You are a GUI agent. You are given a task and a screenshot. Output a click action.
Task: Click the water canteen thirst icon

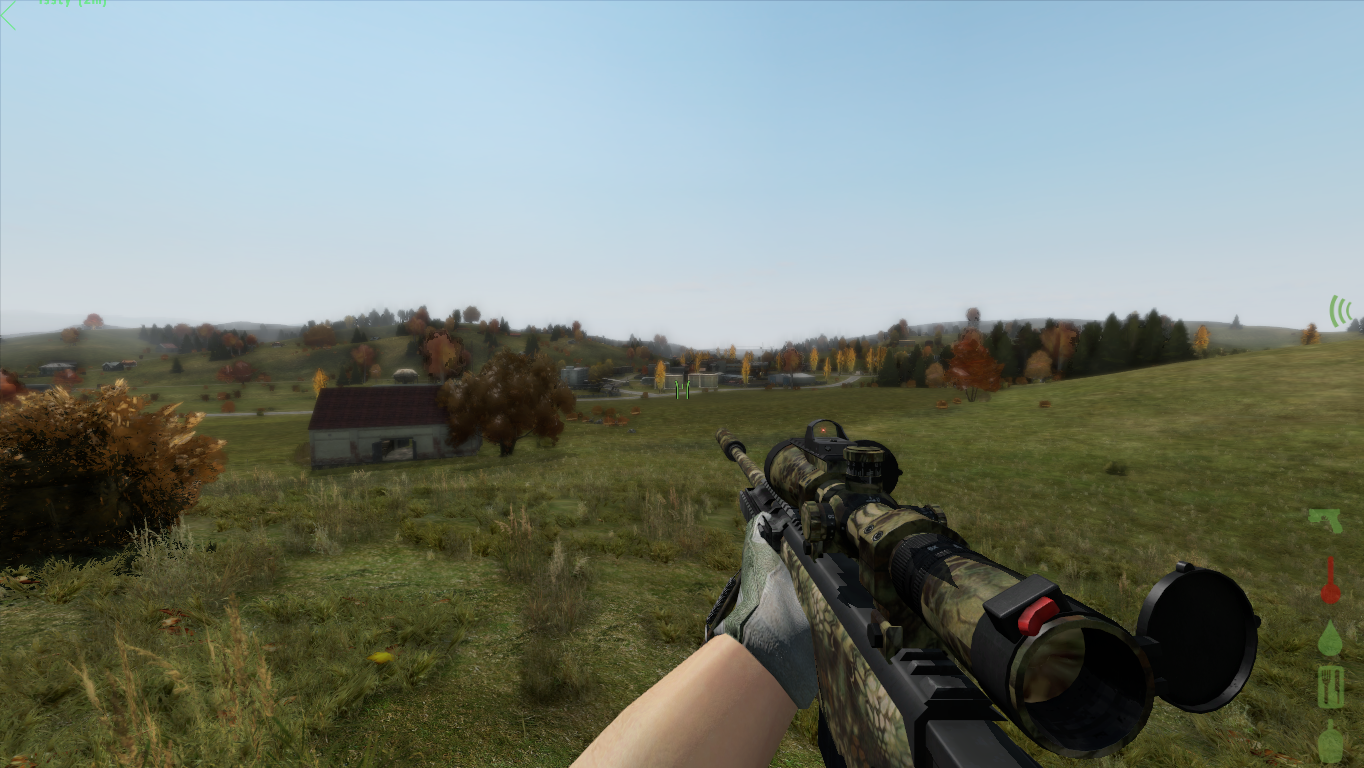point(1329,742)
